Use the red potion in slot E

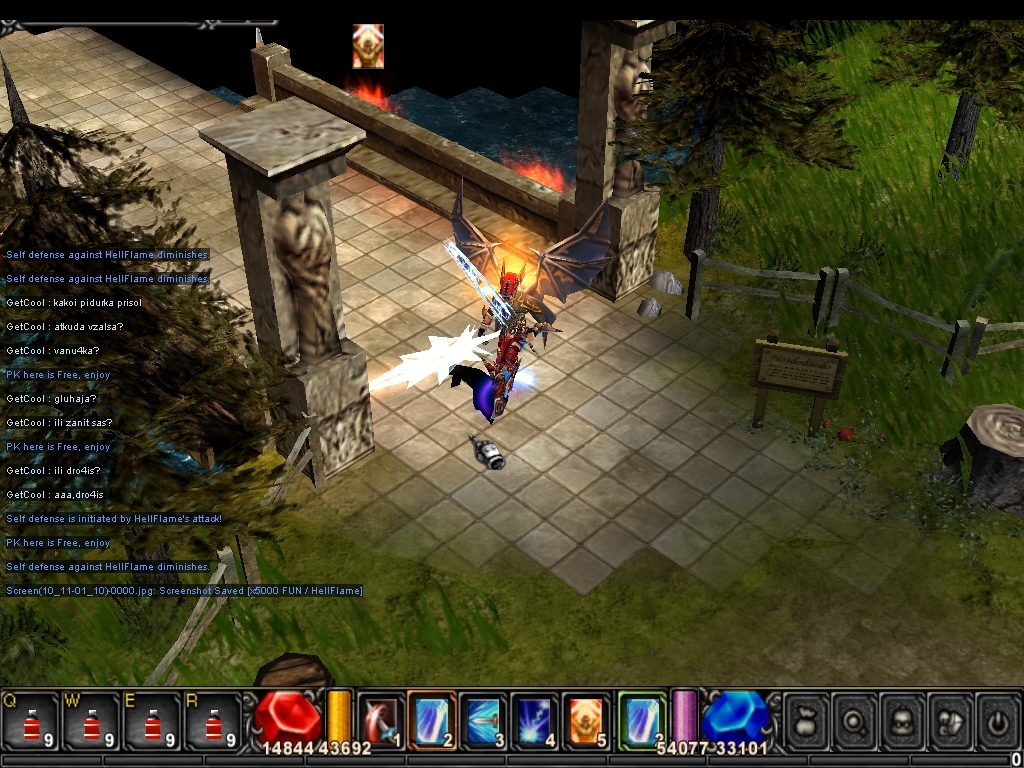click(152, 720)
